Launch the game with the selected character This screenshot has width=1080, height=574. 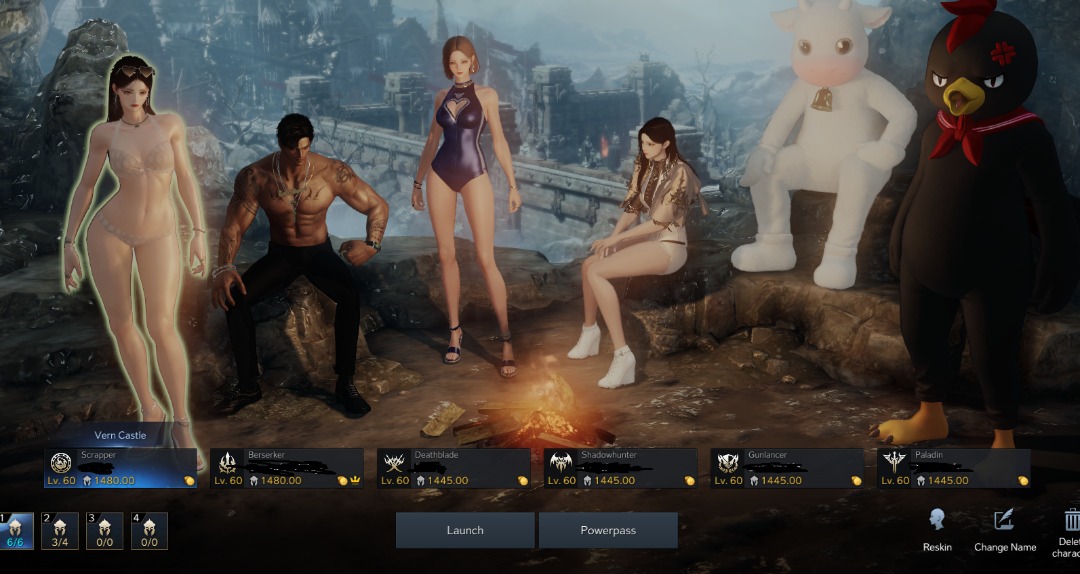point(464,530)
